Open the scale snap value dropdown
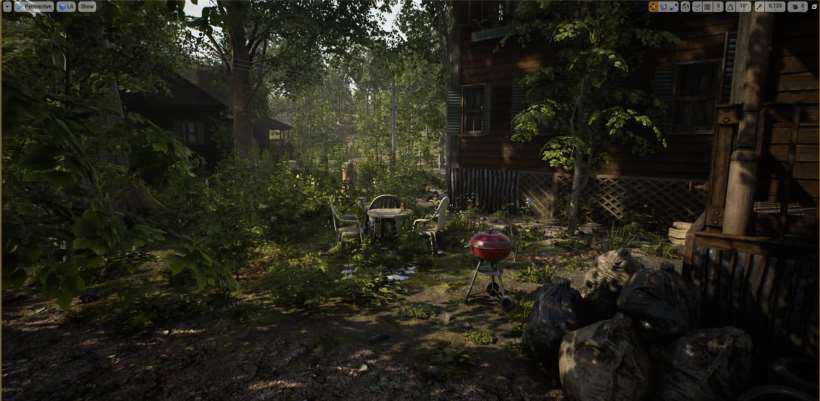This screenshot has width=820, height=401. pyautogui.click(x=774, y=7)
